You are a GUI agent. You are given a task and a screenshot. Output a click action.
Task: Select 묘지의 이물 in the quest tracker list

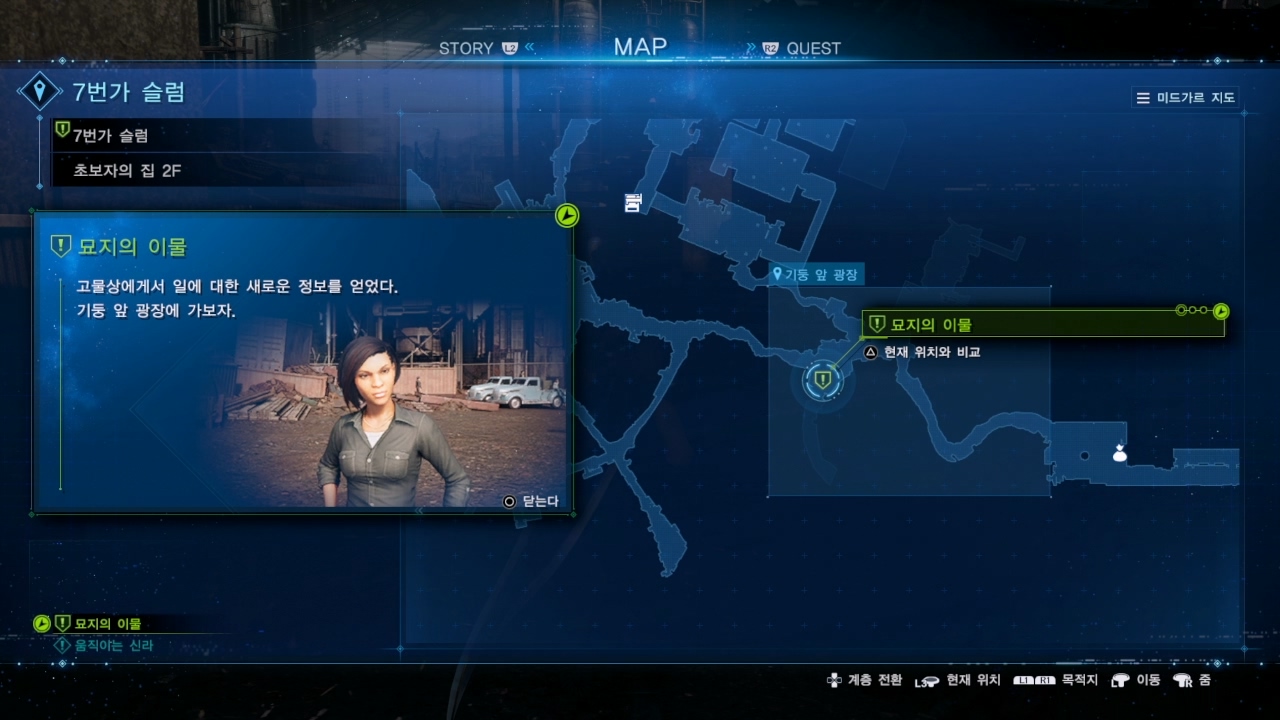[107, 624]
